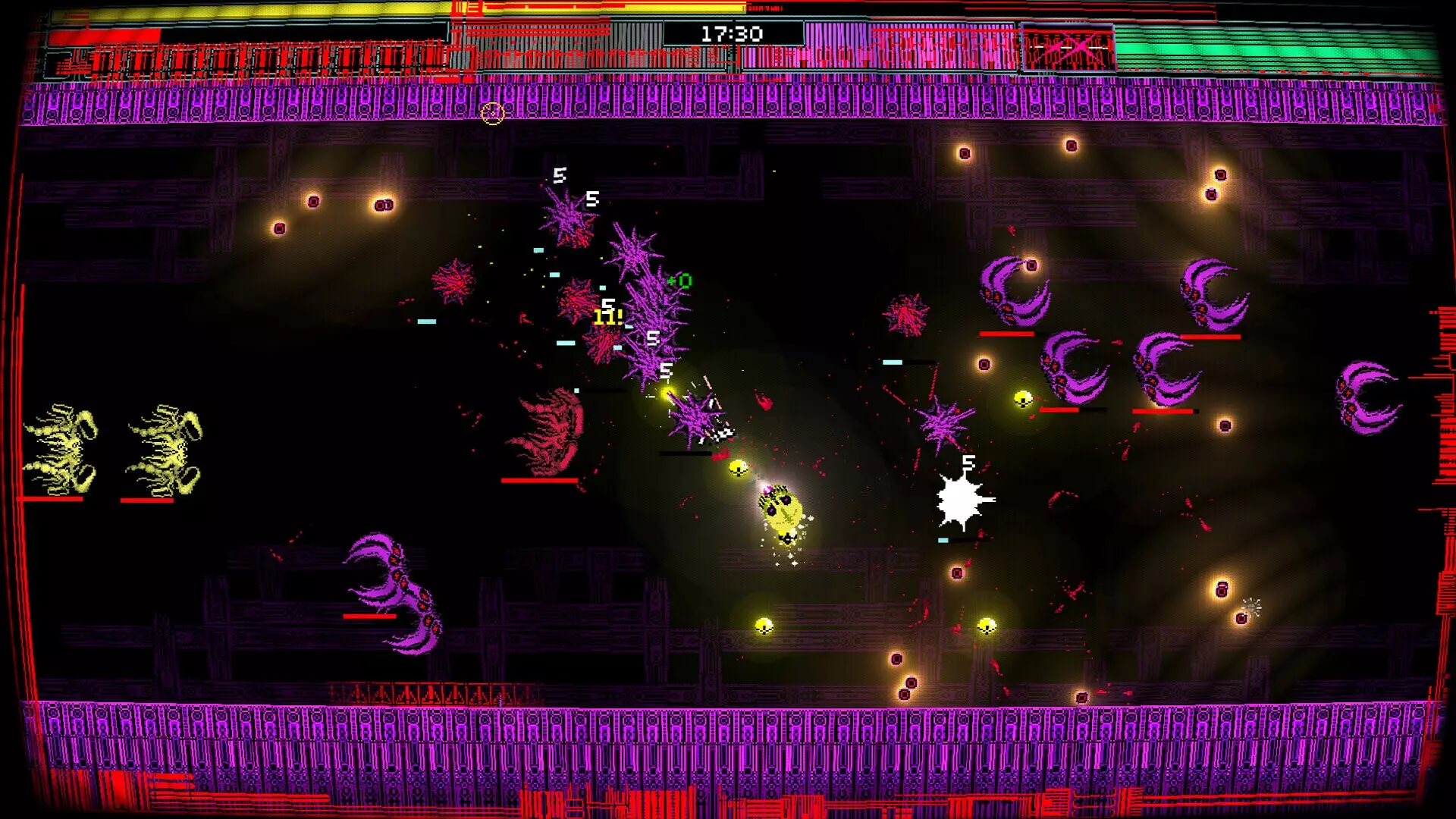Click the red enemy health bar under the scorpions

[148, 499]
